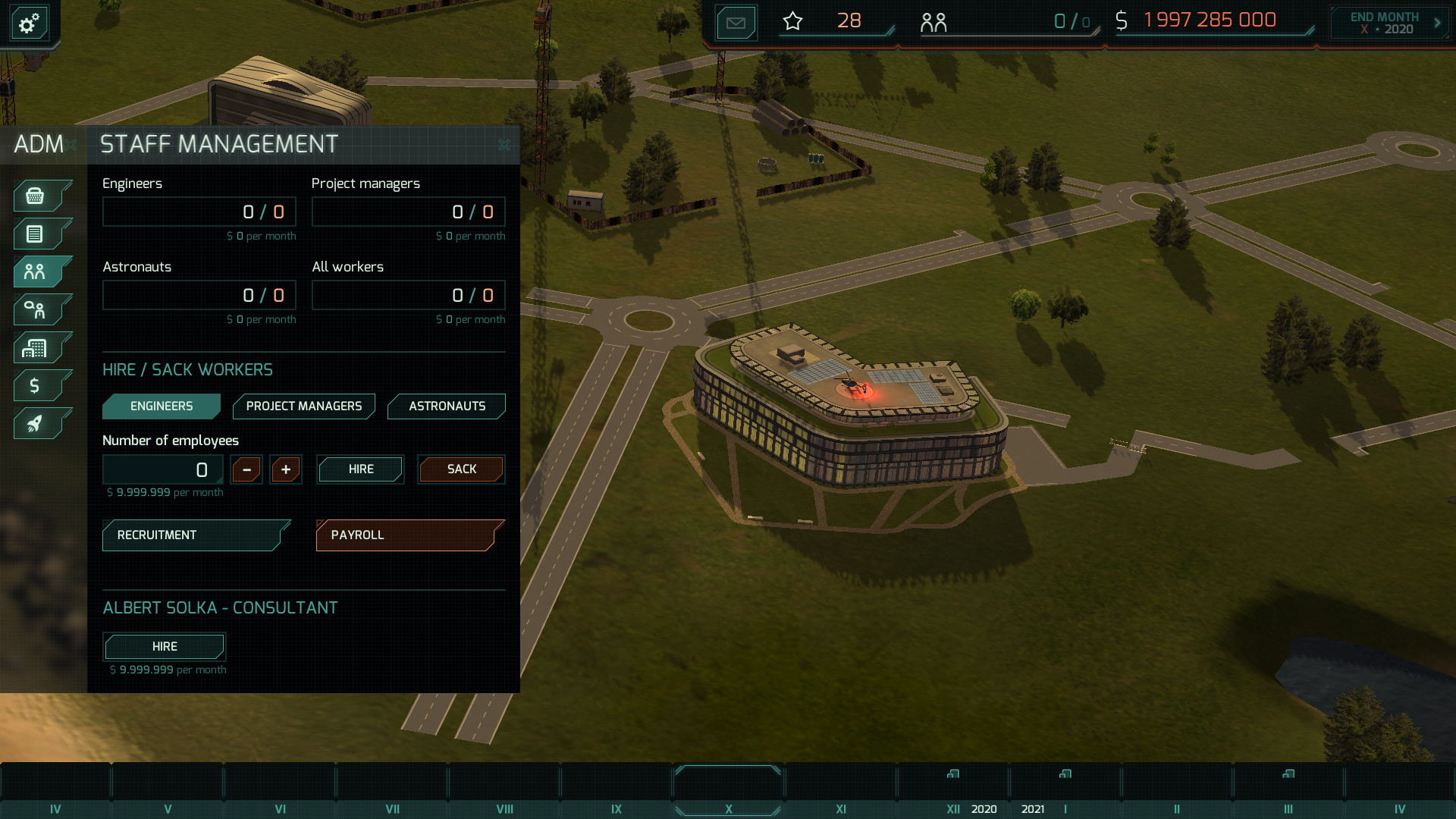This screenshot has height=819, width=1456.
Task: Hire Albert Solka the consultant
Action: coord(164,646)
